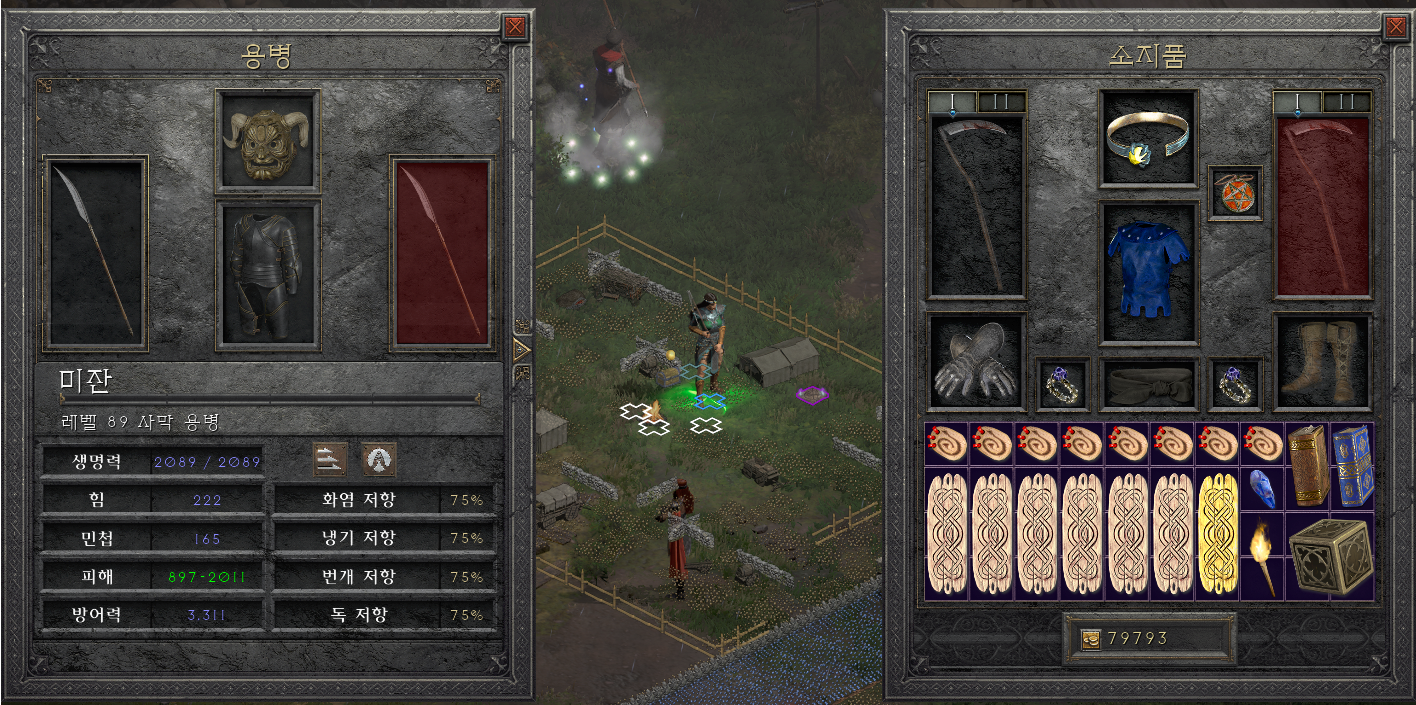Viewport: 1416px width, 705px height.
Task: Select the dark belt slot
Action: tap(1148, 384)
